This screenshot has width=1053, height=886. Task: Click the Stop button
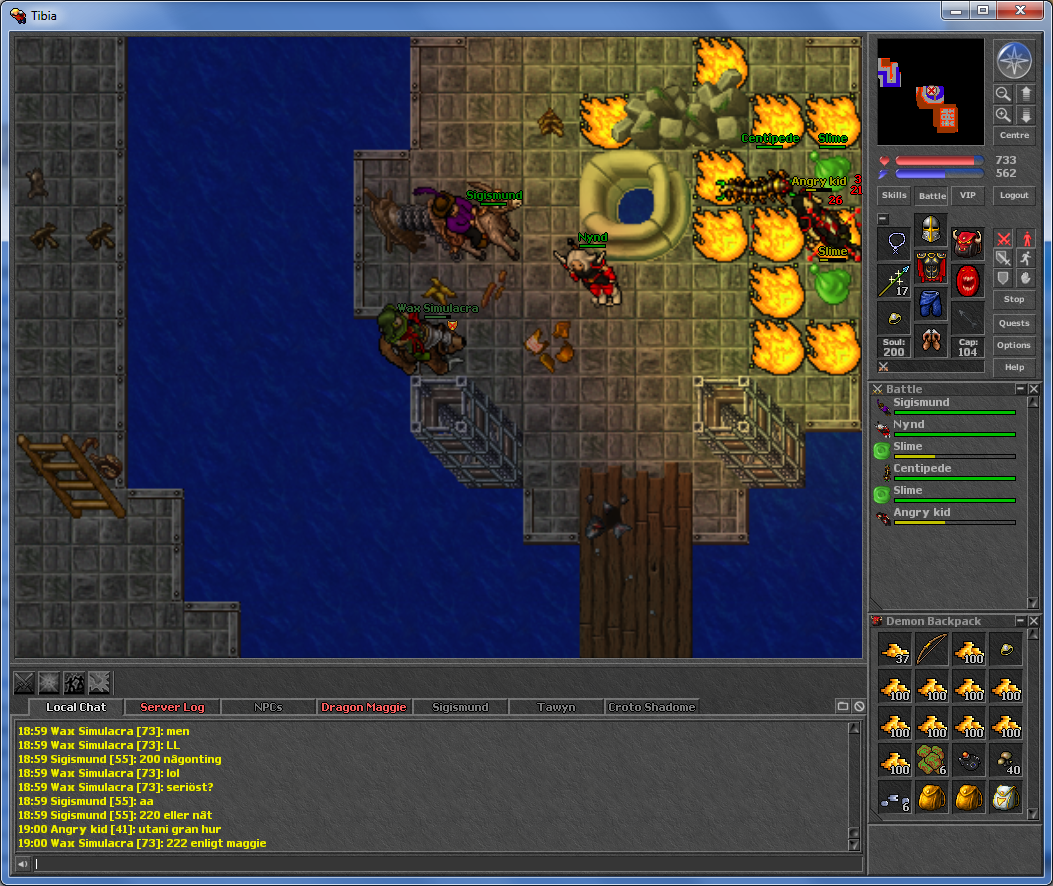pos(1013,299)
